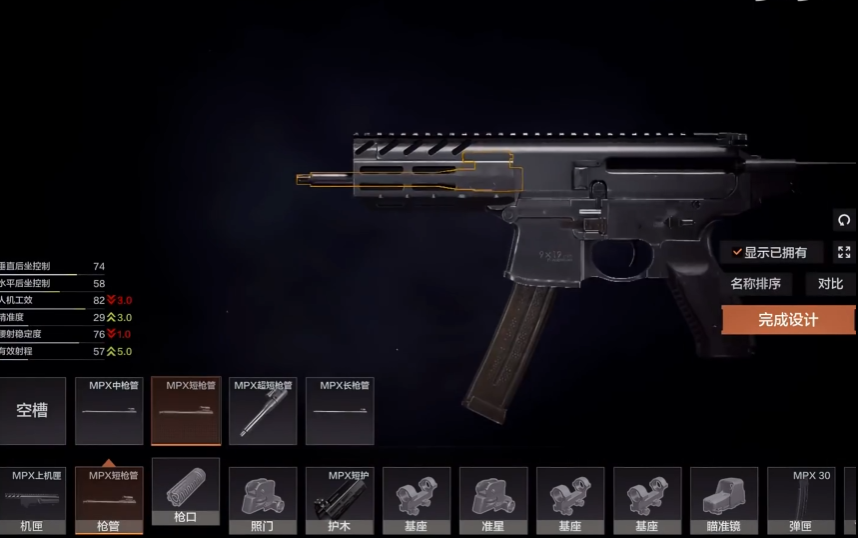Select the 空槽 empty slot option
This screenshot has height=538, width=858.
(x=32, y=411)
